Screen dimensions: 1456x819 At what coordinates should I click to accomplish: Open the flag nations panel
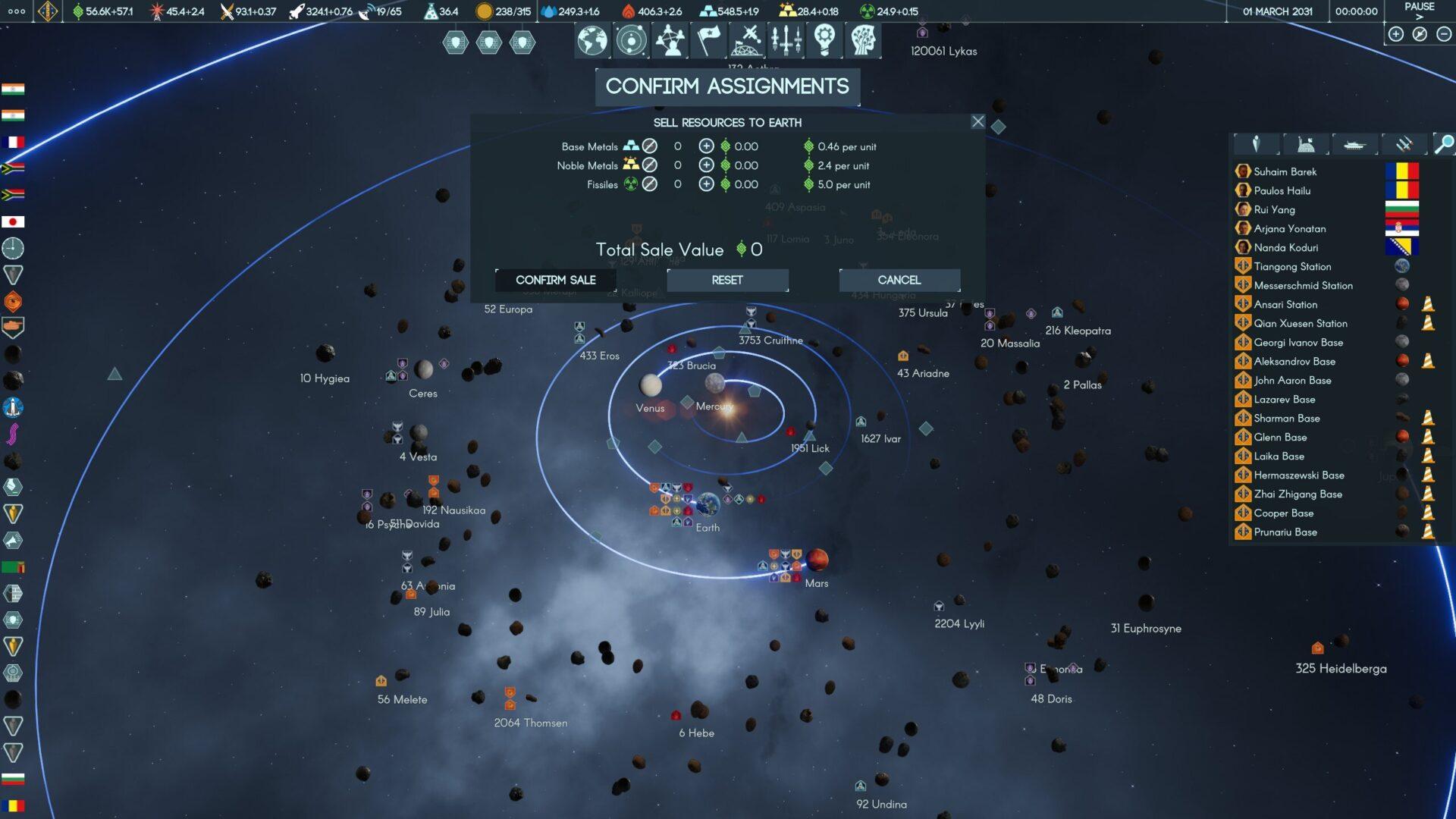(x=708, y=40)
